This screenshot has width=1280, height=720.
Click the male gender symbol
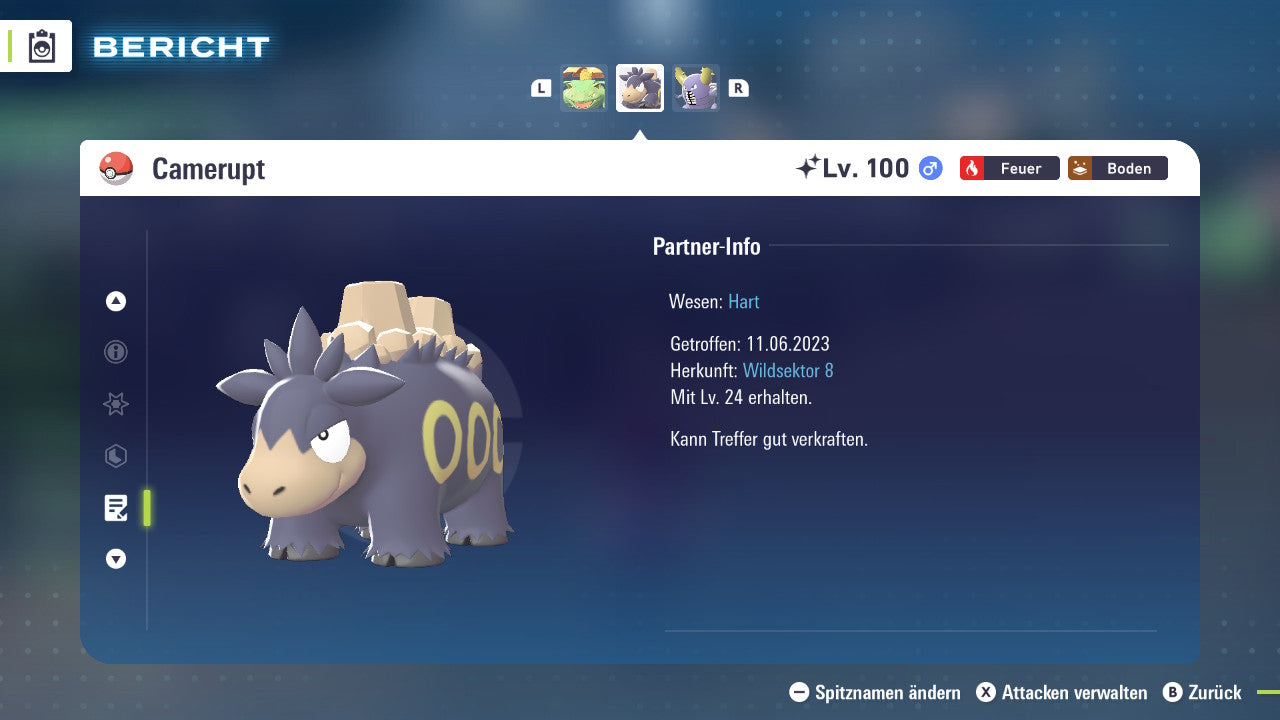click(929, 168)
